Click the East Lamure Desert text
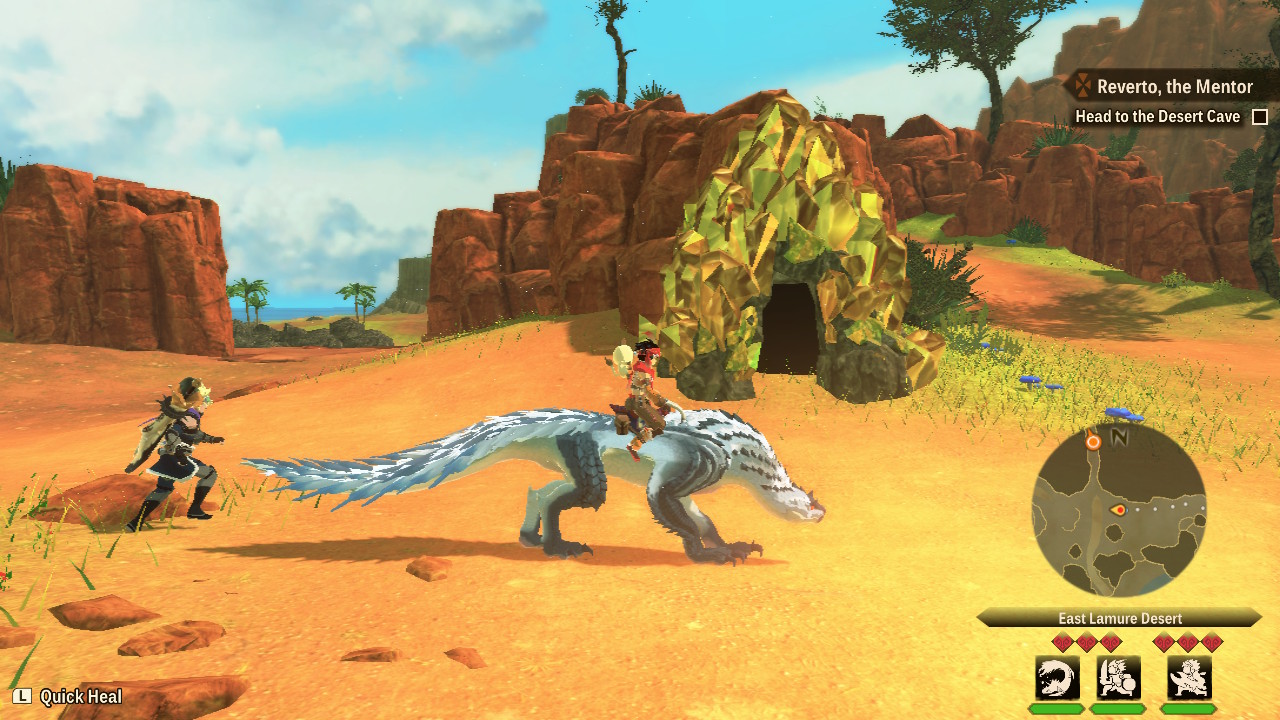Viewport: 1280px width, 720px height. (1121, 617)
